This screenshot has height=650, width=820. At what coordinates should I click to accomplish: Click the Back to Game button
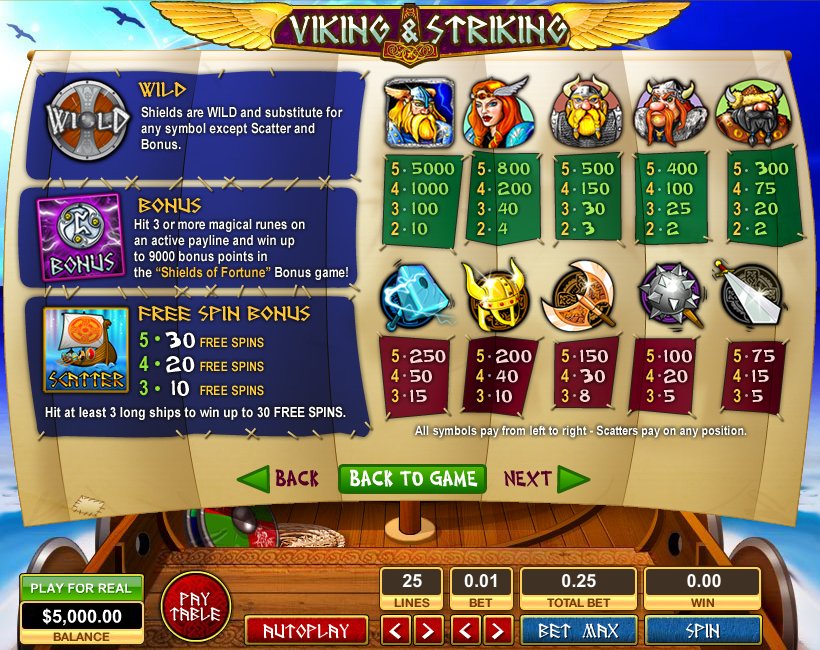coord(412,479)
